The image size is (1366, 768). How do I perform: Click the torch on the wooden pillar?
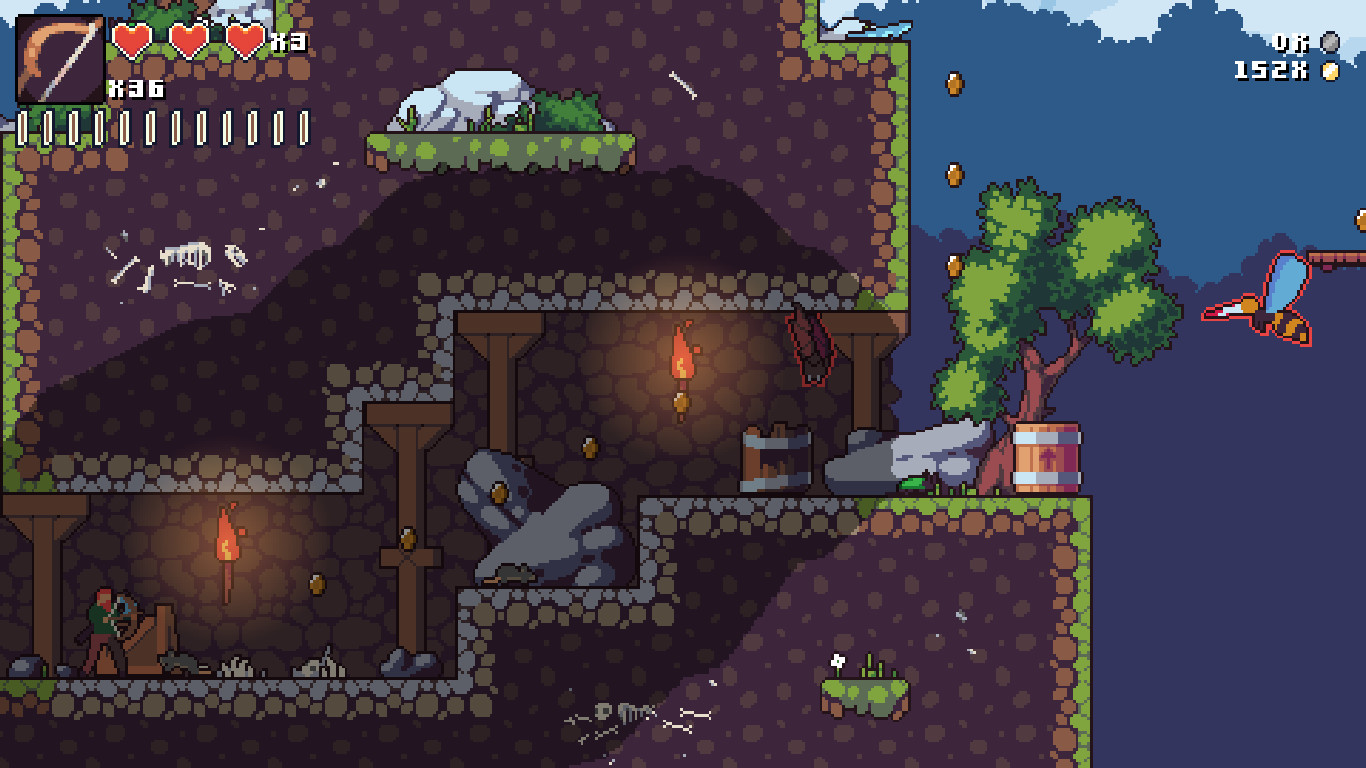pos(683,360)
